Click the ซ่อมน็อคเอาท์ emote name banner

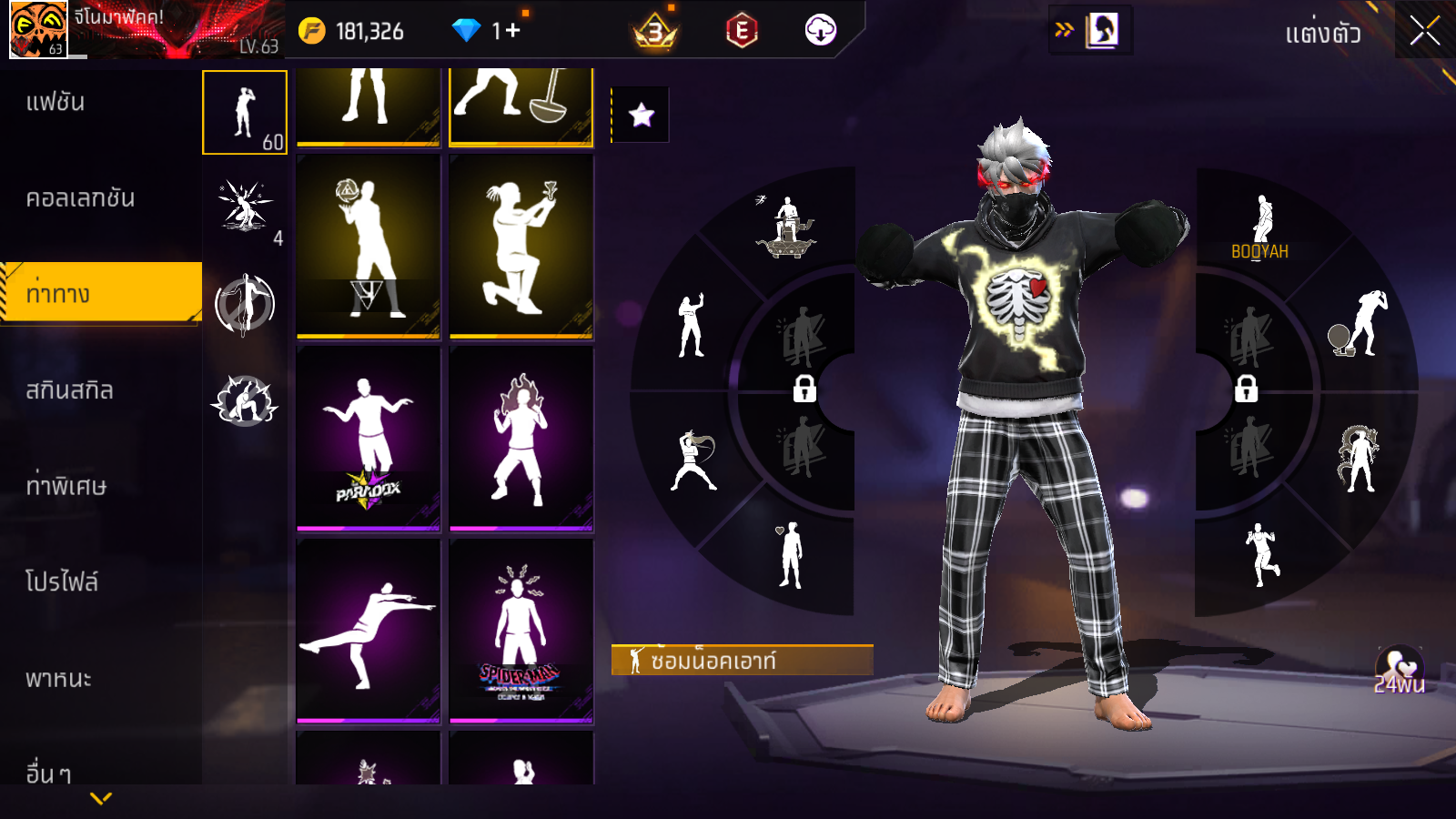[x=742, y=661]
